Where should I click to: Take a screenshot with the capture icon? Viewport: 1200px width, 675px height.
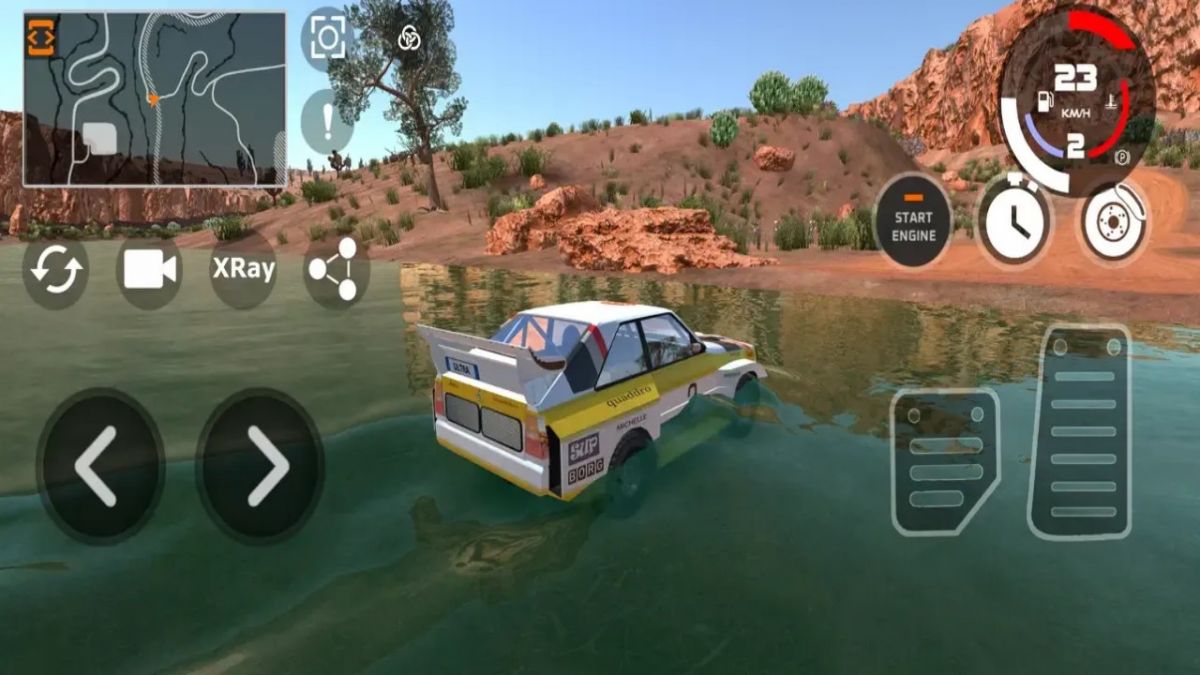(327, 38)
